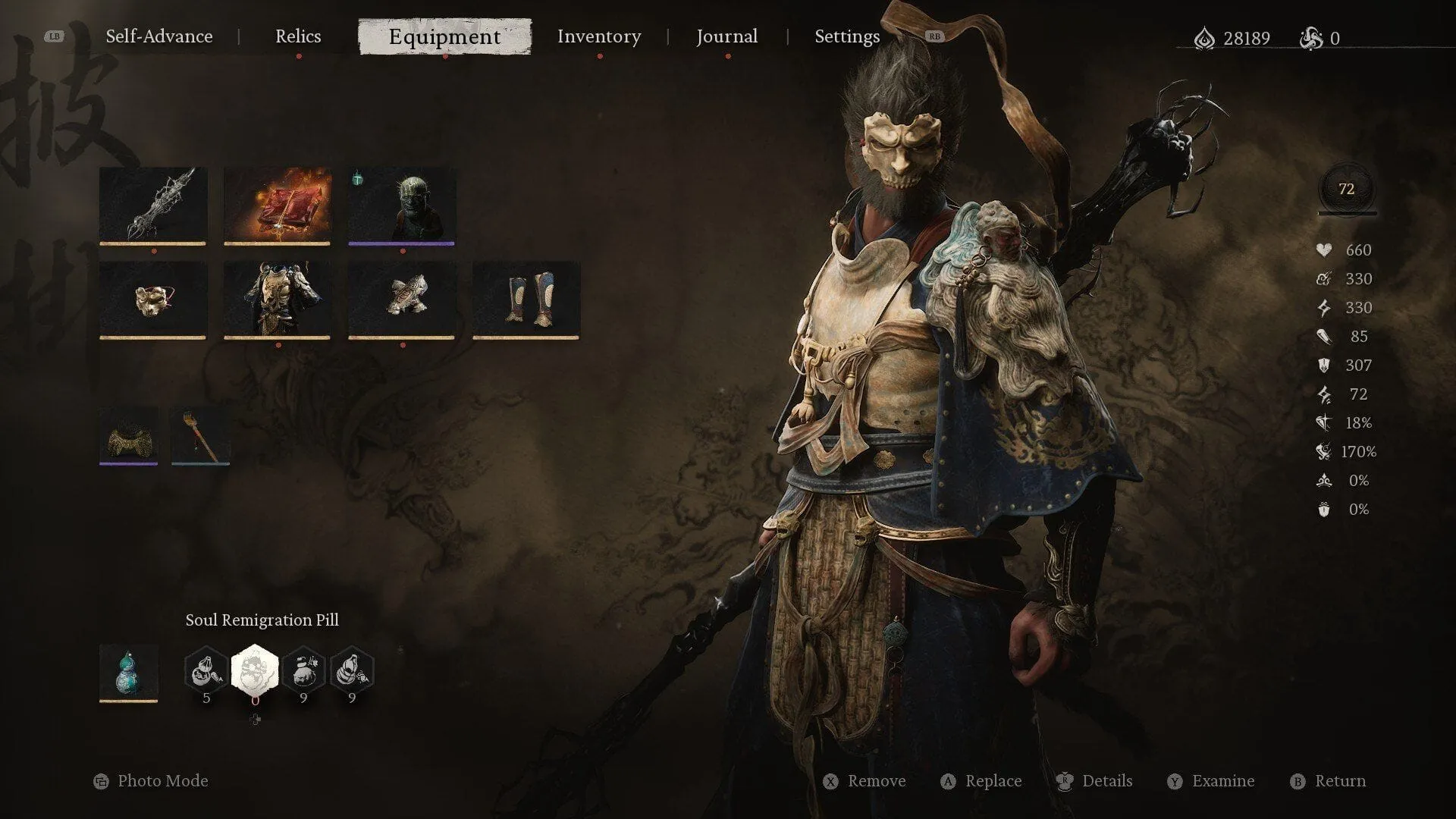The image size is (1456, 819).
Task: Select the equipped staff weapon slot
Action: pos(153,205)
